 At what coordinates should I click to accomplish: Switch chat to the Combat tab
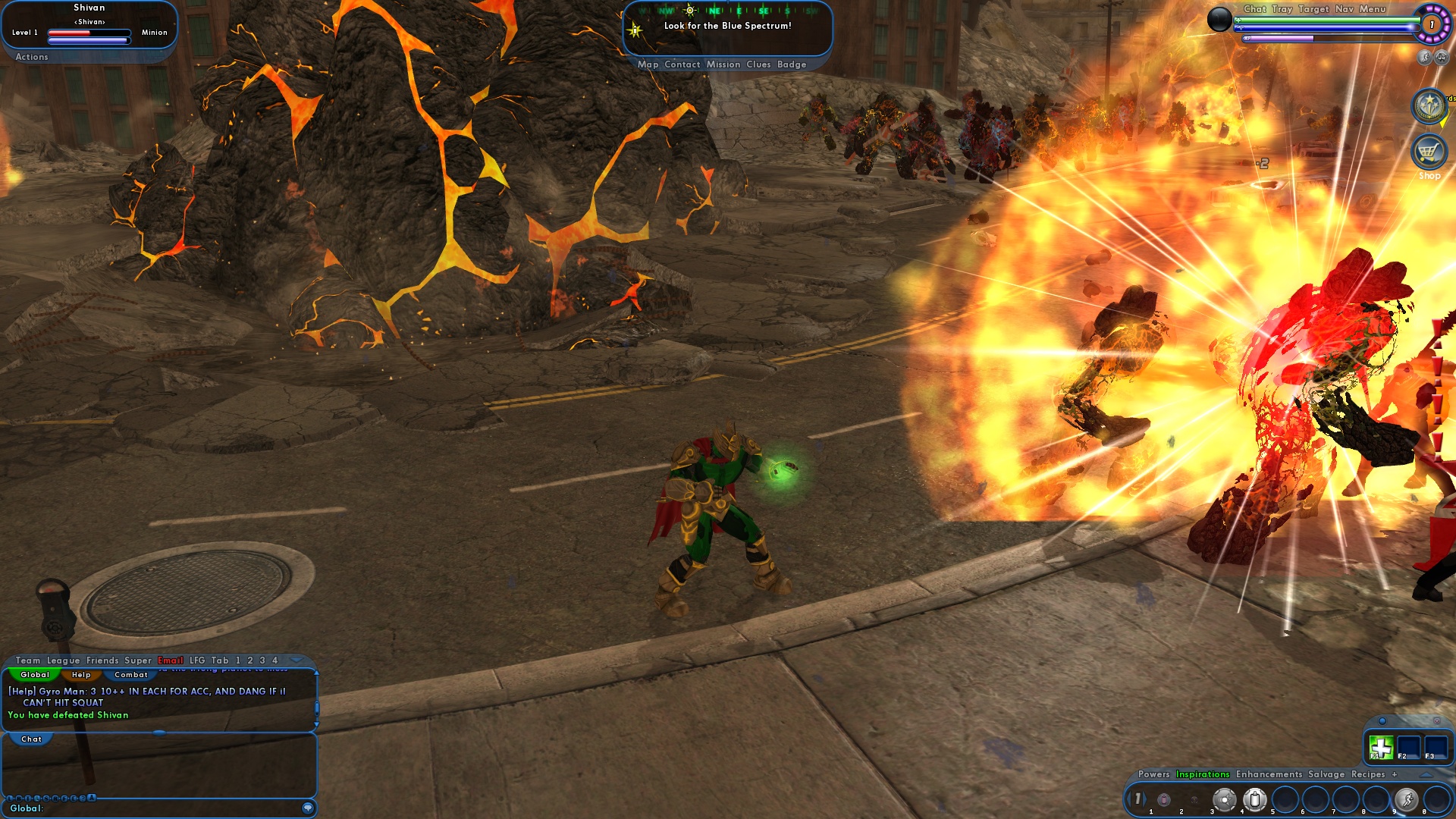[x=131, y=675]
